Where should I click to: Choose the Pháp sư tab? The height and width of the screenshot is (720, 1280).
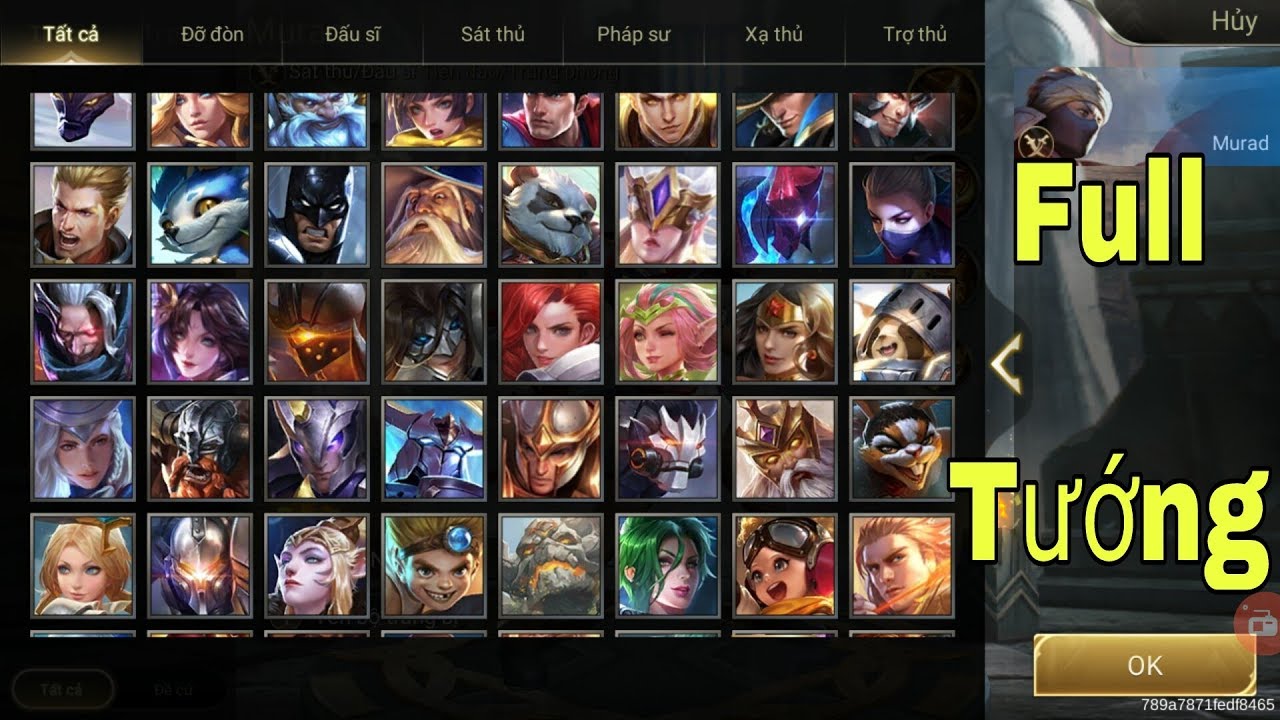point(633,34)
